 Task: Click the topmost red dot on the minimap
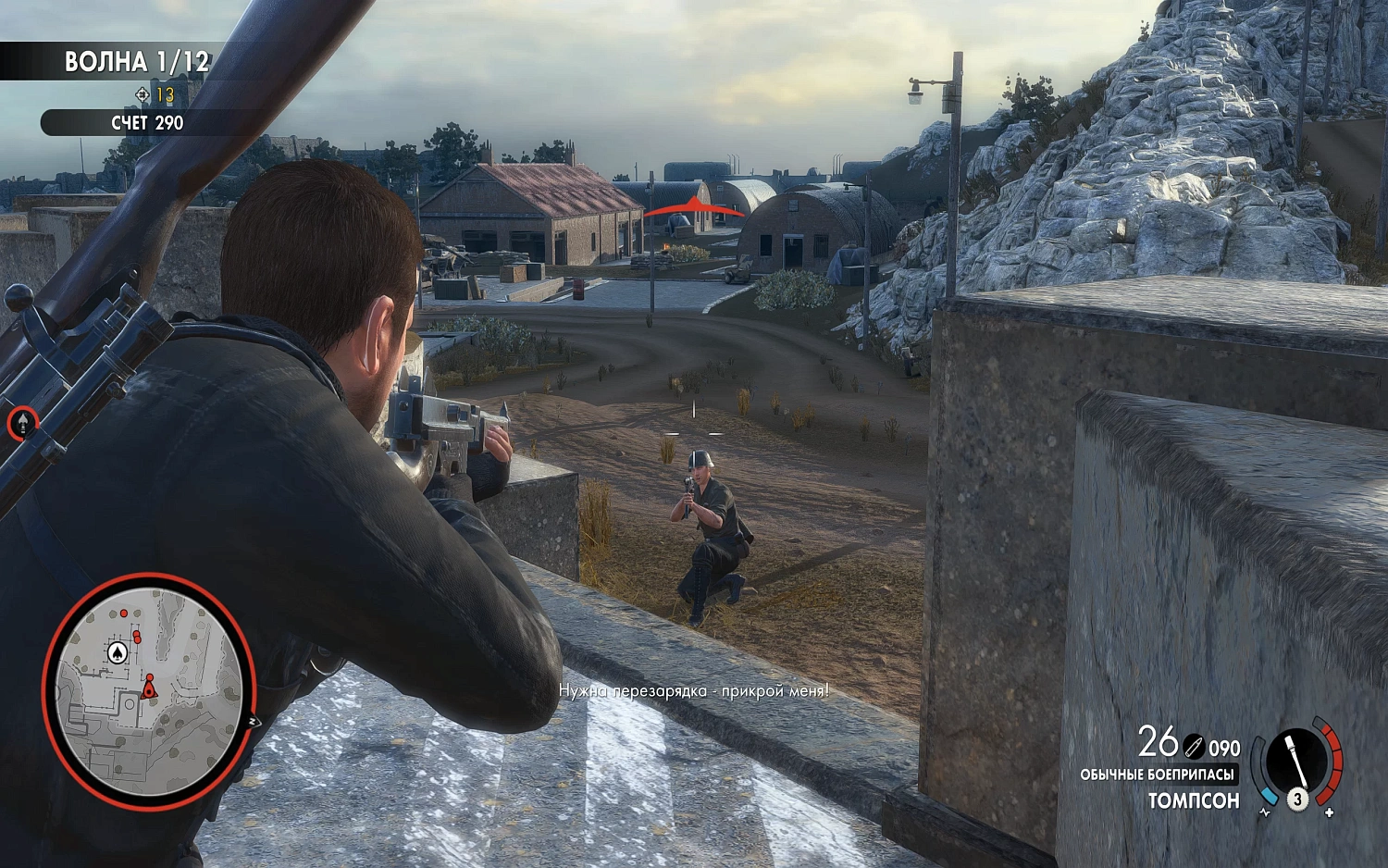coord(124,614)
